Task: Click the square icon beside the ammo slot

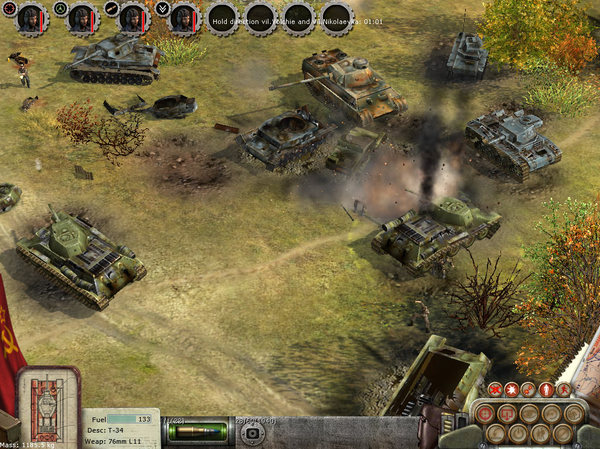Action: tap(252, 432)
